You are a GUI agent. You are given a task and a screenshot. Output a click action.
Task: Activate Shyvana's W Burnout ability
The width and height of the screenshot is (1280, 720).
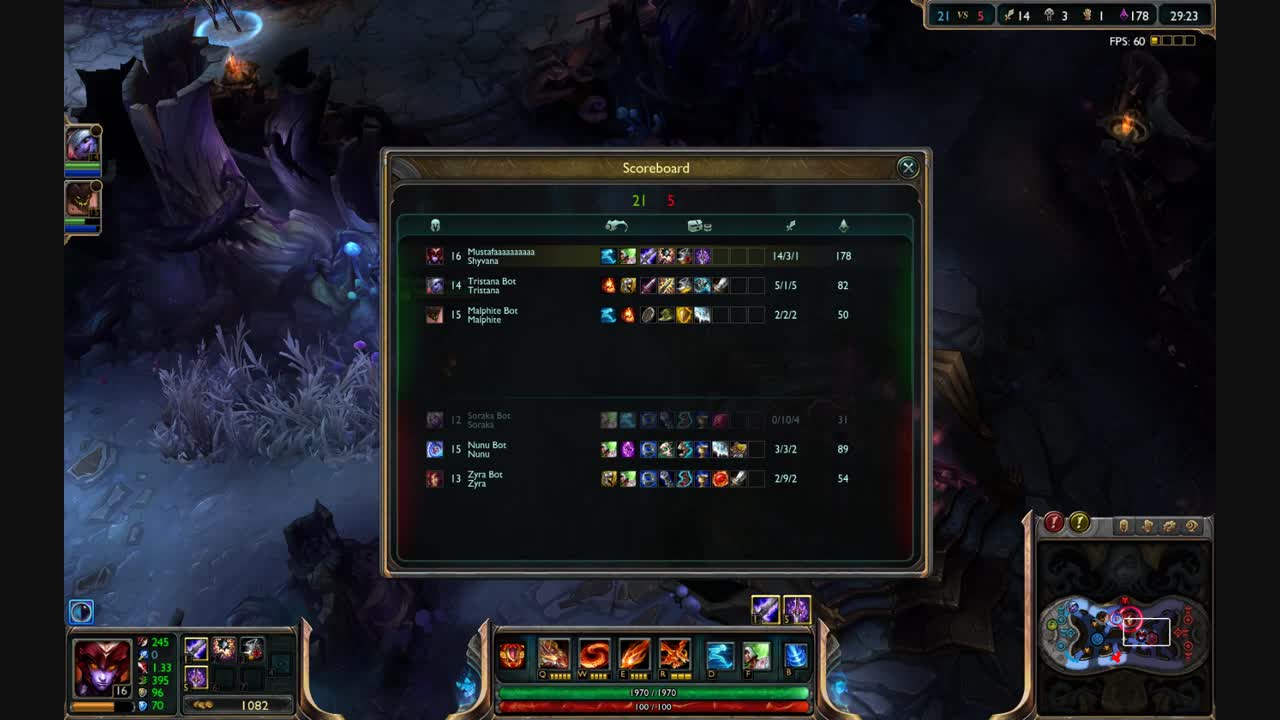594,656
